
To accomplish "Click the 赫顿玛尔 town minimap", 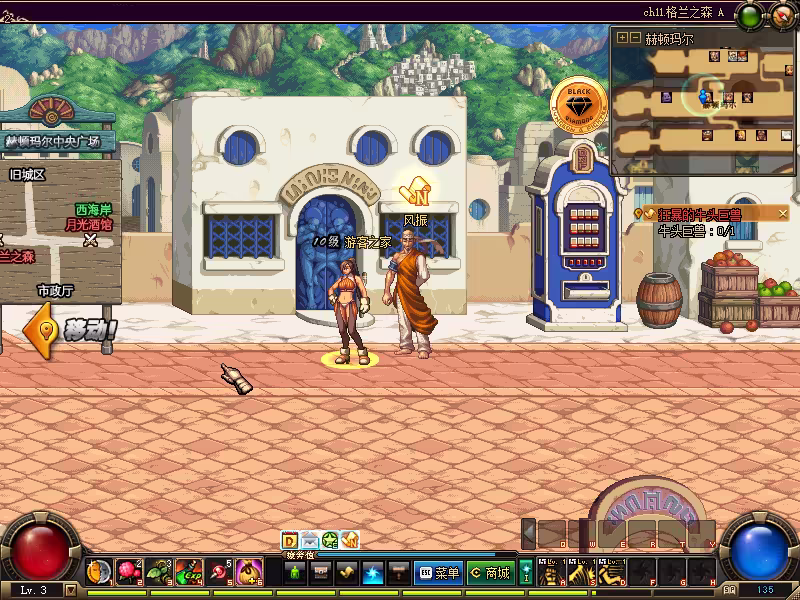I will (x=705, y=98).
